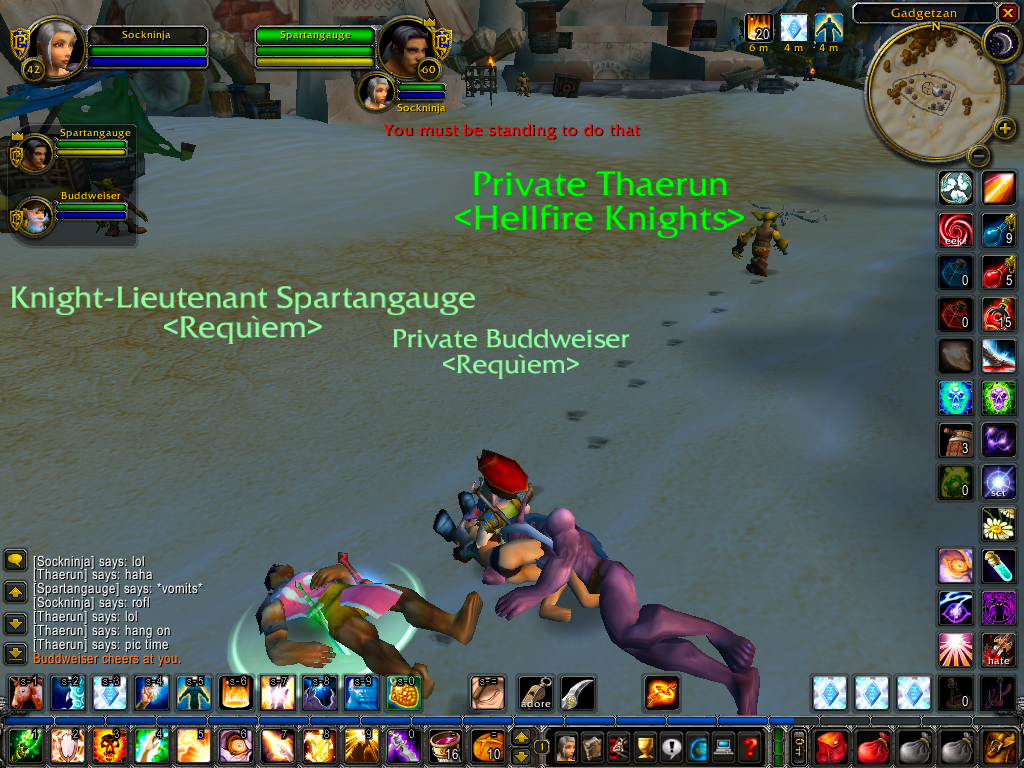Activate the flaming skull spell on hotbar

(x=108, y=746)
